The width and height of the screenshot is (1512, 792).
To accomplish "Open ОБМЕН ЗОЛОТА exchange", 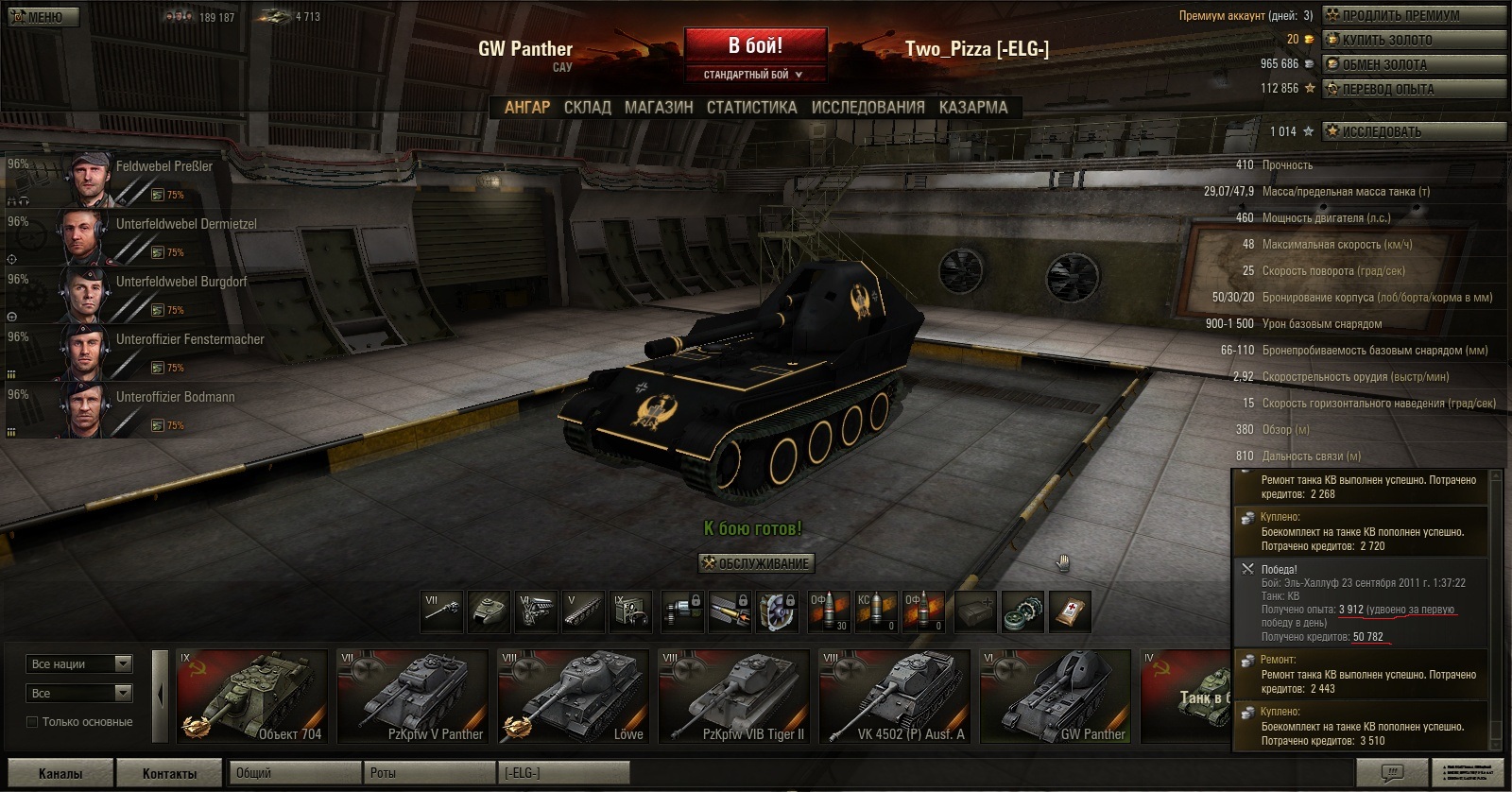I will tap(1412, 64).
